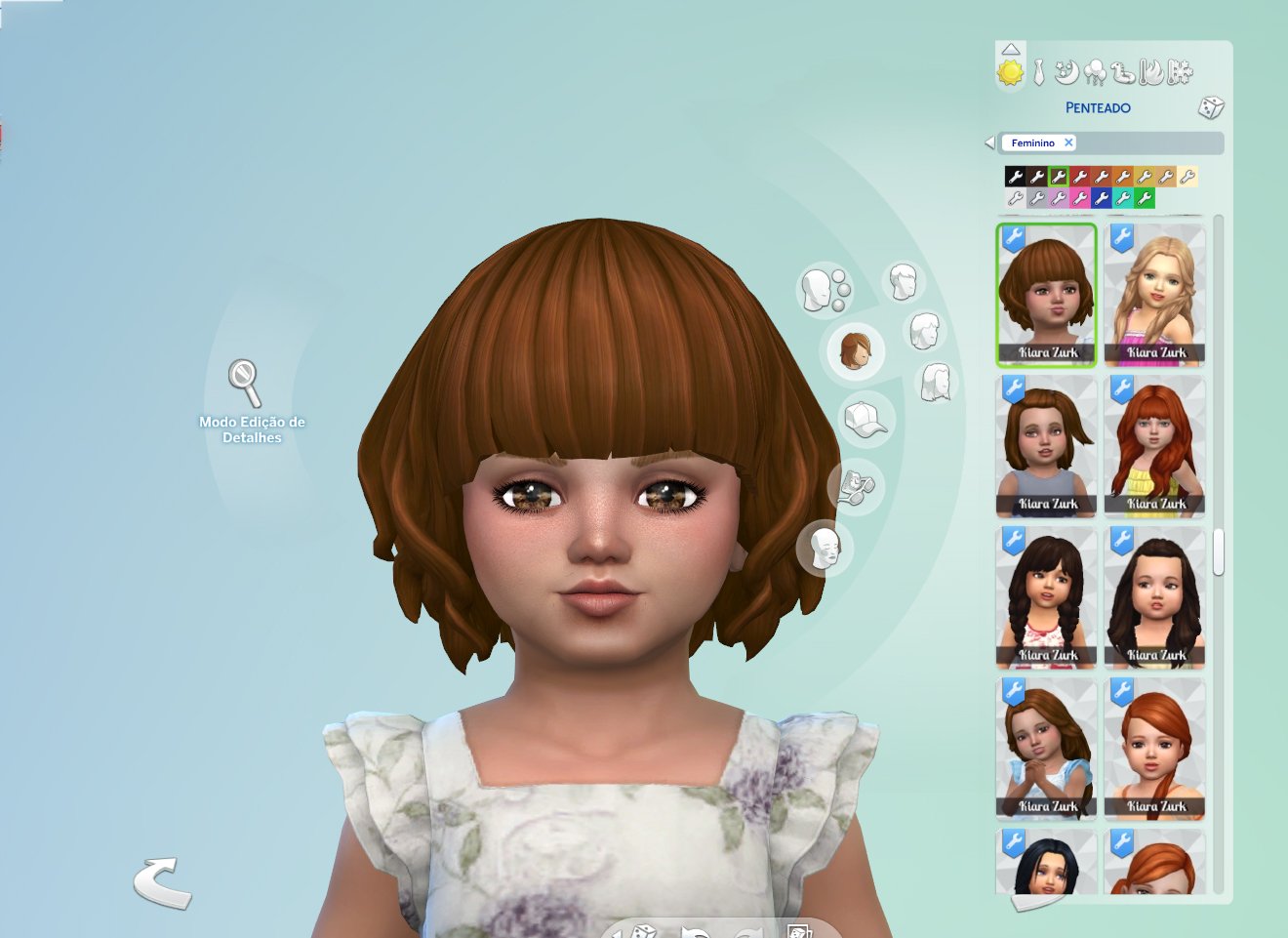Expand the filter bar left arrow
This screenshot has width=1288, height=938.
pyautogui.click(x=989, y=143)
